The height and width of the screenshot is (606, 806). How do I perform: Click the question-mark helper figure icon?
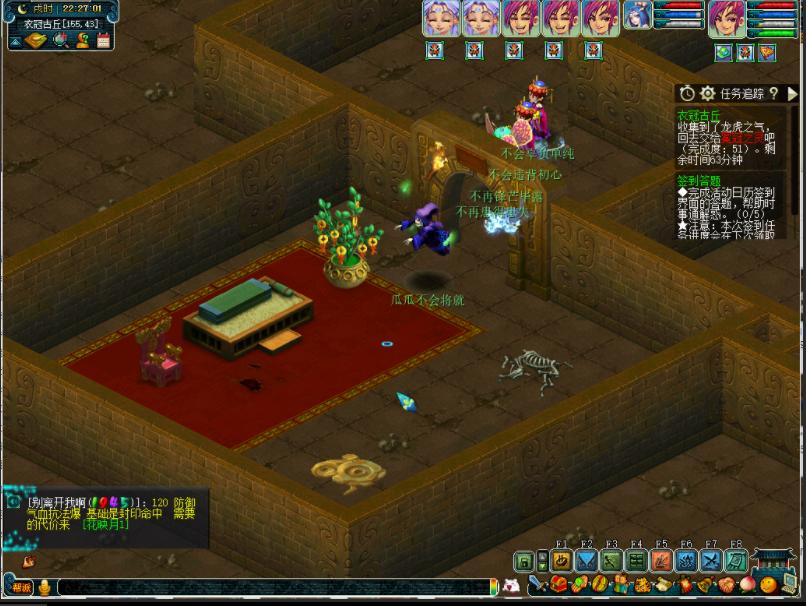83,40
